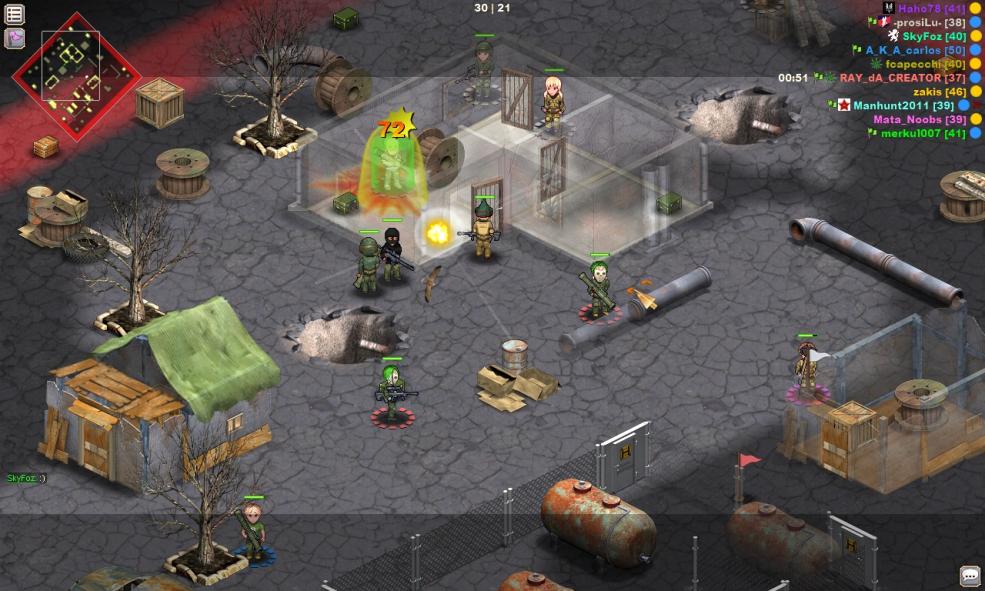The image size is (985, 591).
Task: Open the list menu button
Action: [15, 14]
